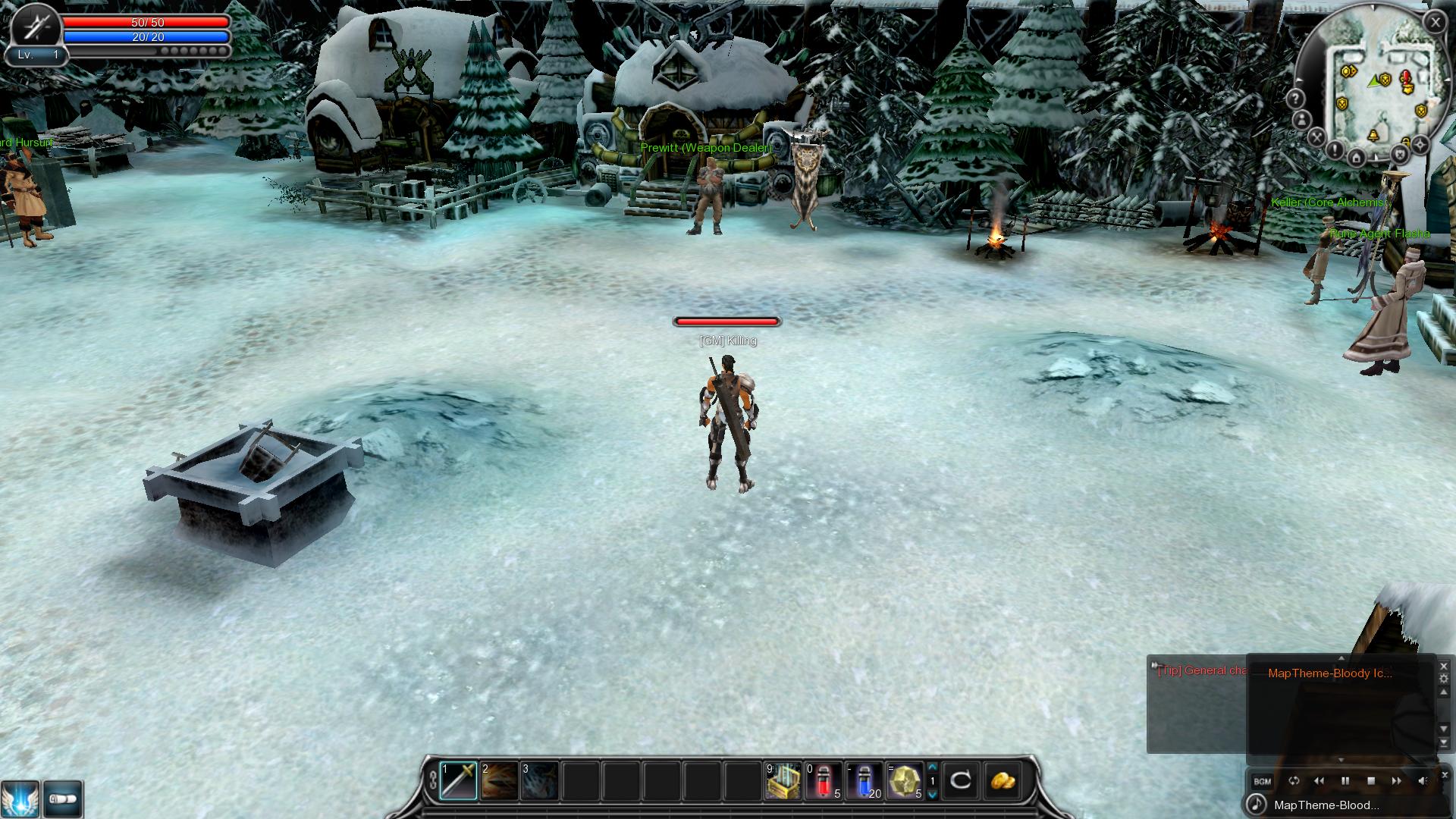Stop the music player track
Viewport: 1456px width, 819px height.
[1371, 781]
